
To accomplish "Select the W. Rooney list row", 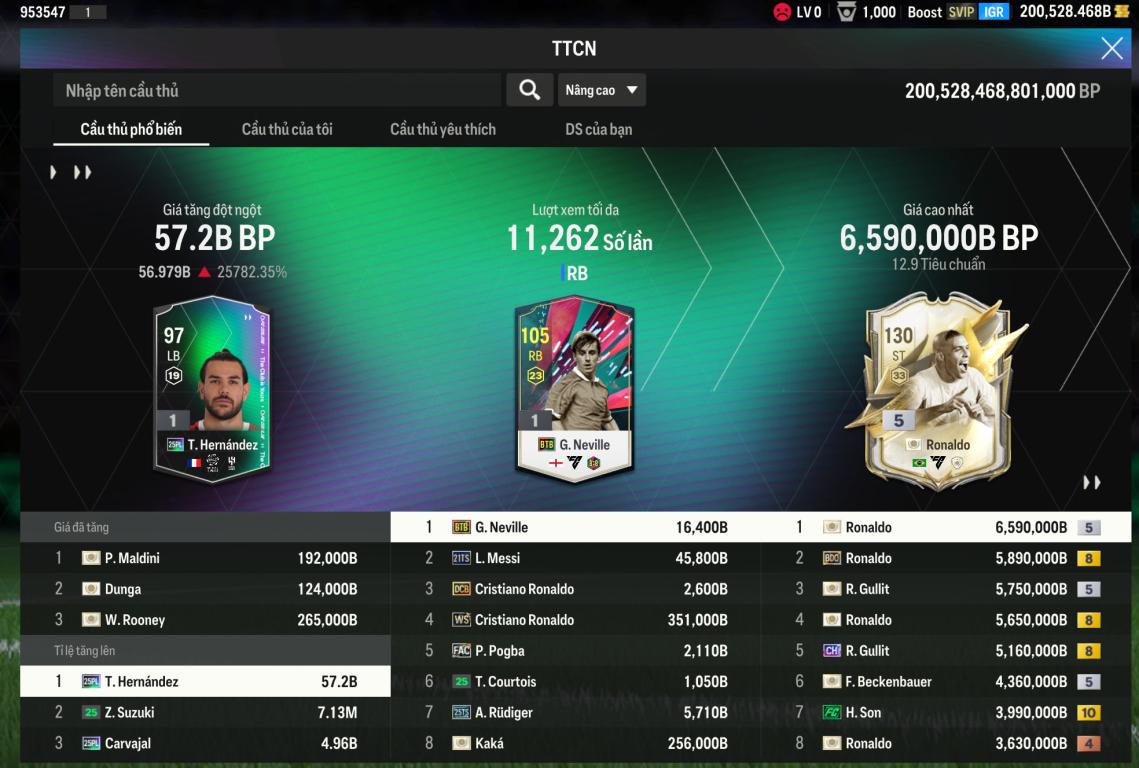I will (x=205, y=620).
